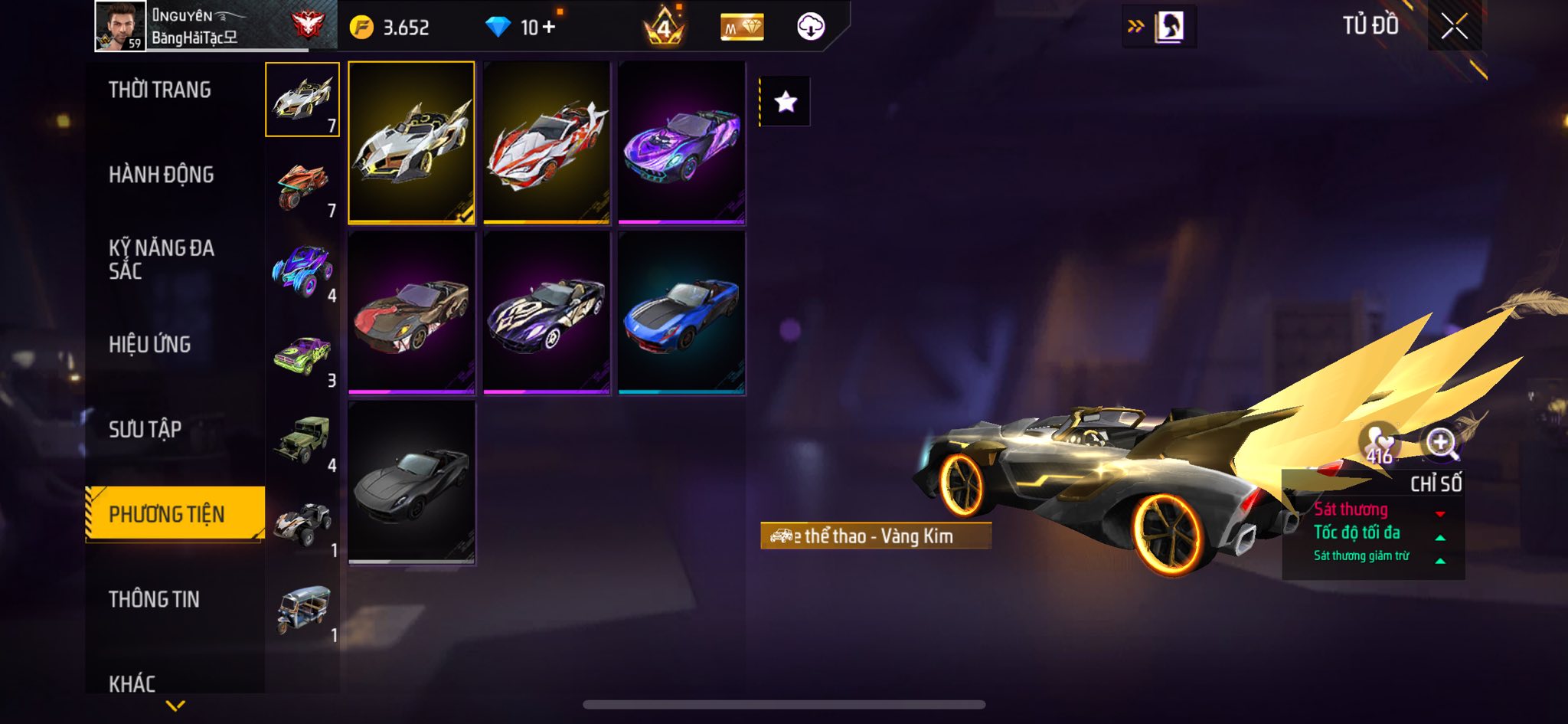
Task: Add diamonds with the plus button
Action: pyautogui.click(x=549, y=28)
